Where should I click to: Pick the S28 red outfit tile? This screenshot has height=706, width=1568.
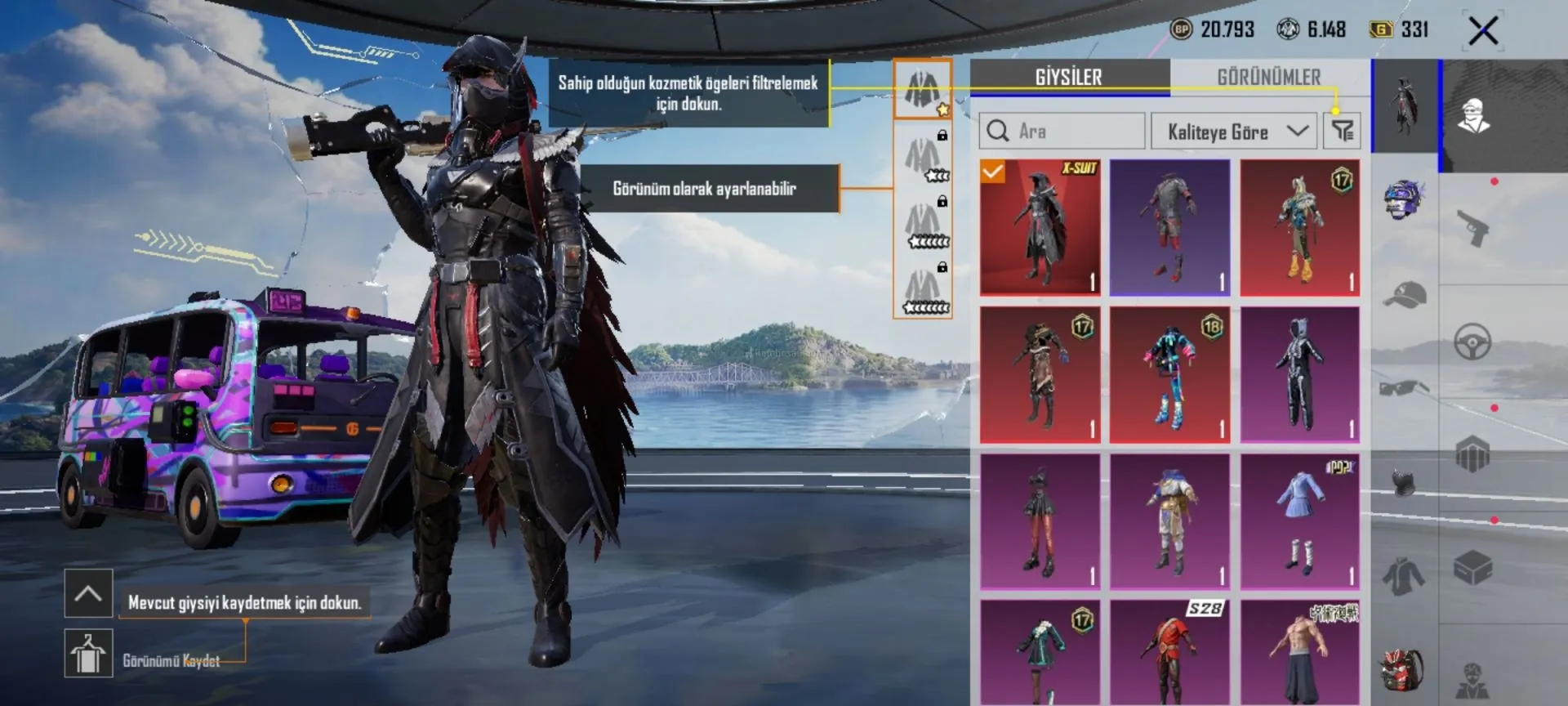(1169, 652)
